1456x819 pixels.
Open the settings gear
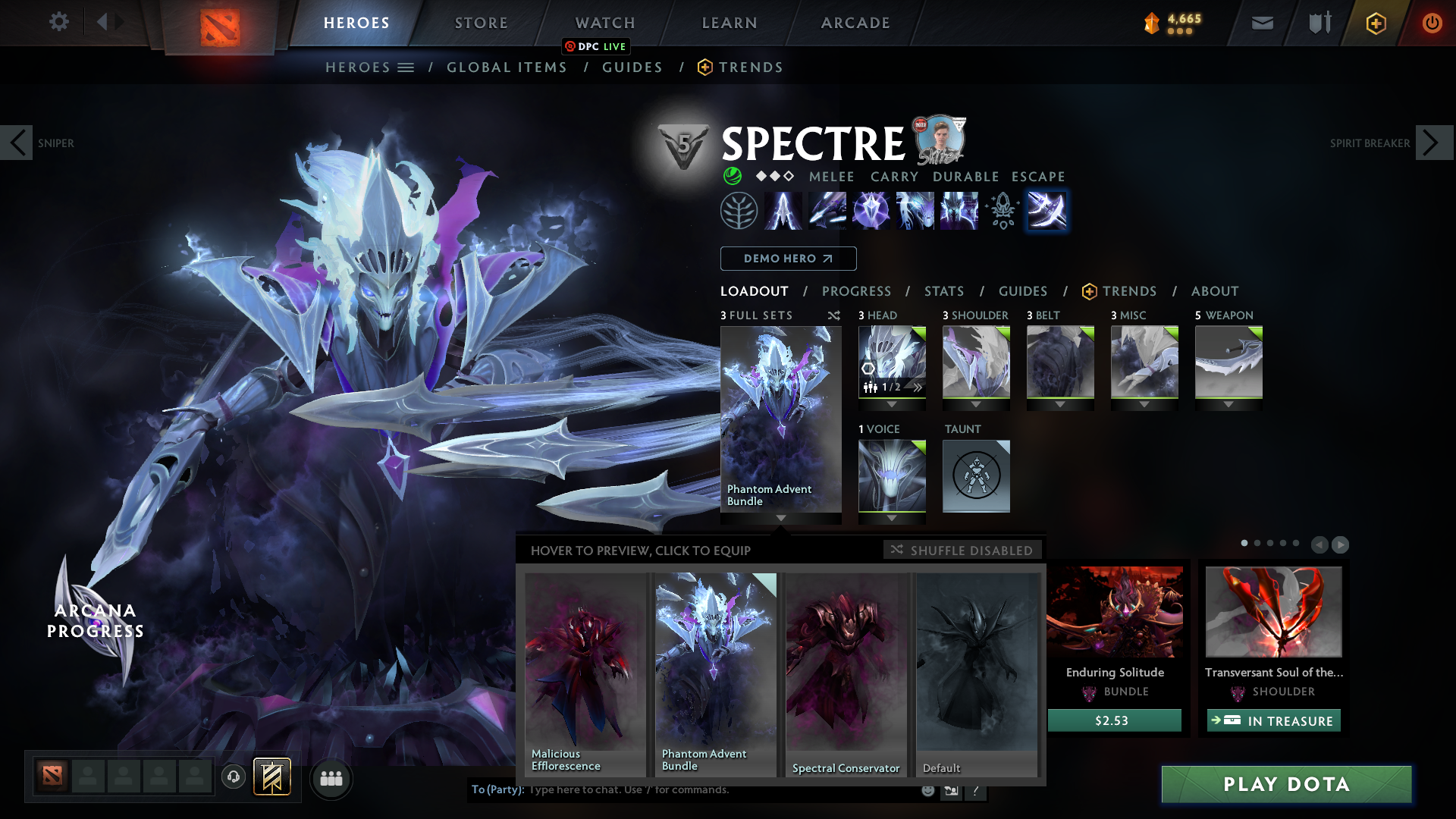pos(58,22)
